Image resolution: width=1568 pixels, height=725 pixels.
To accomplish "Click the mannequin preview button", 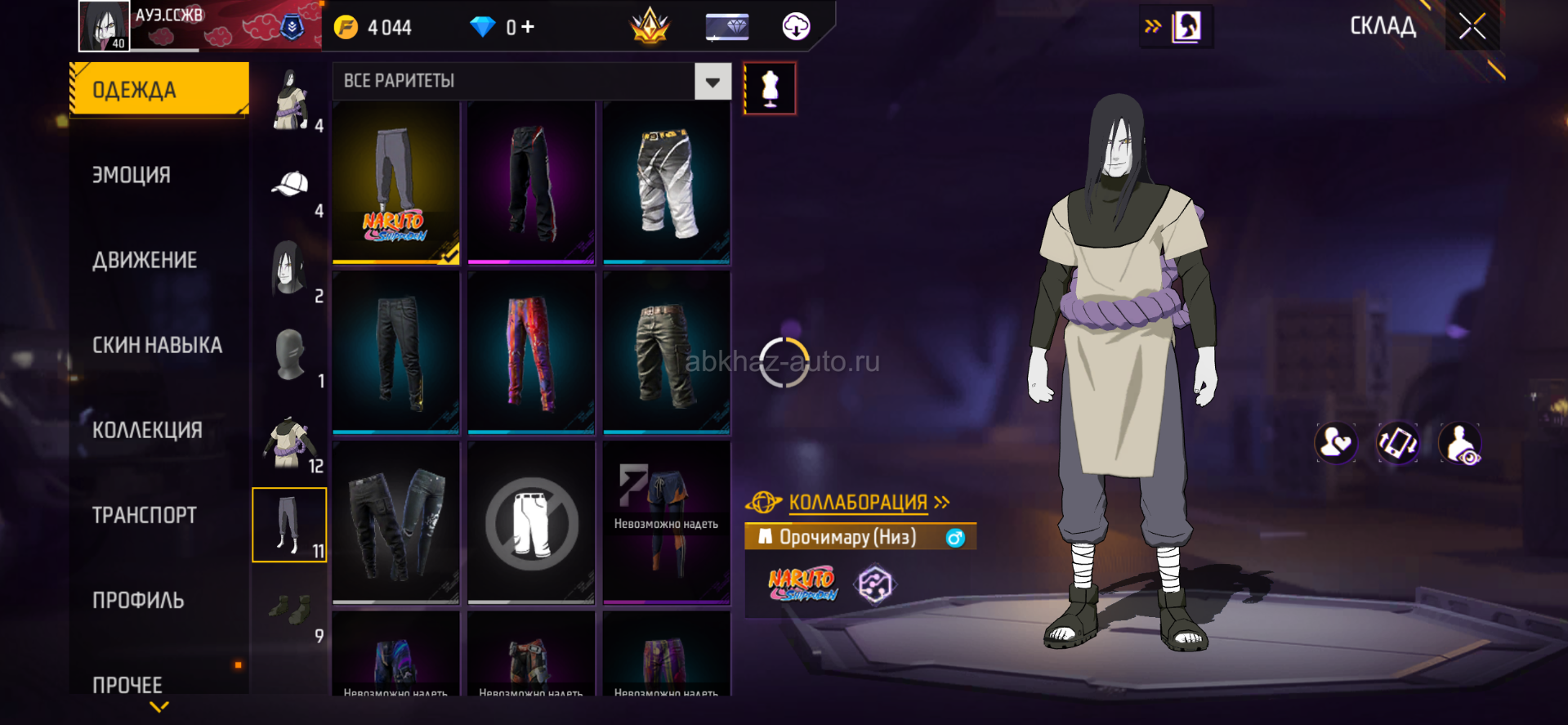I will [770, 88].
